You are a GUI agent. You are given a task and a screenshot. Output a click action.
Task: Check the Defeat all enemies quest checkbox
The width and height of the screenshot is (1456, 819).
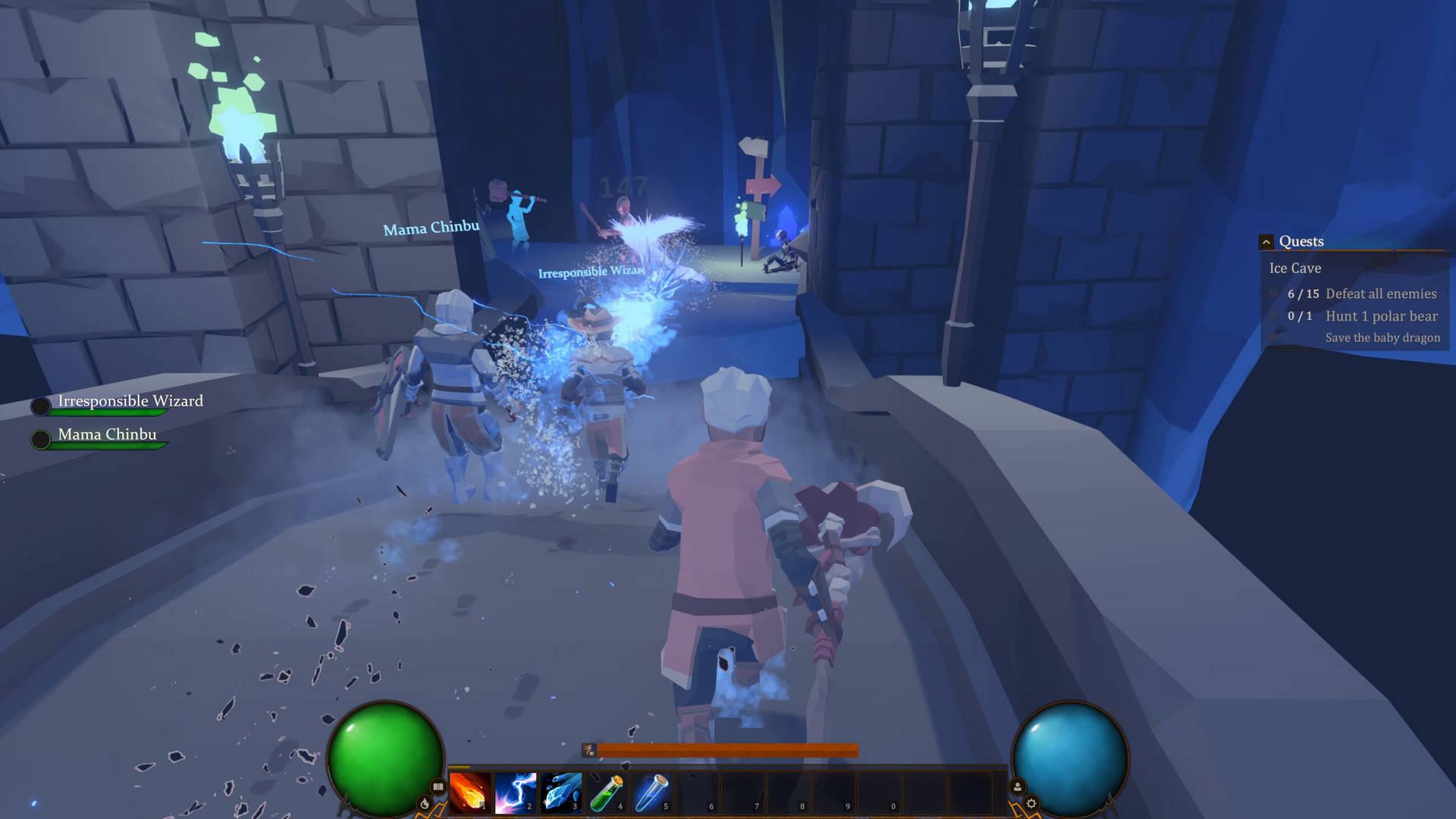1273,294
